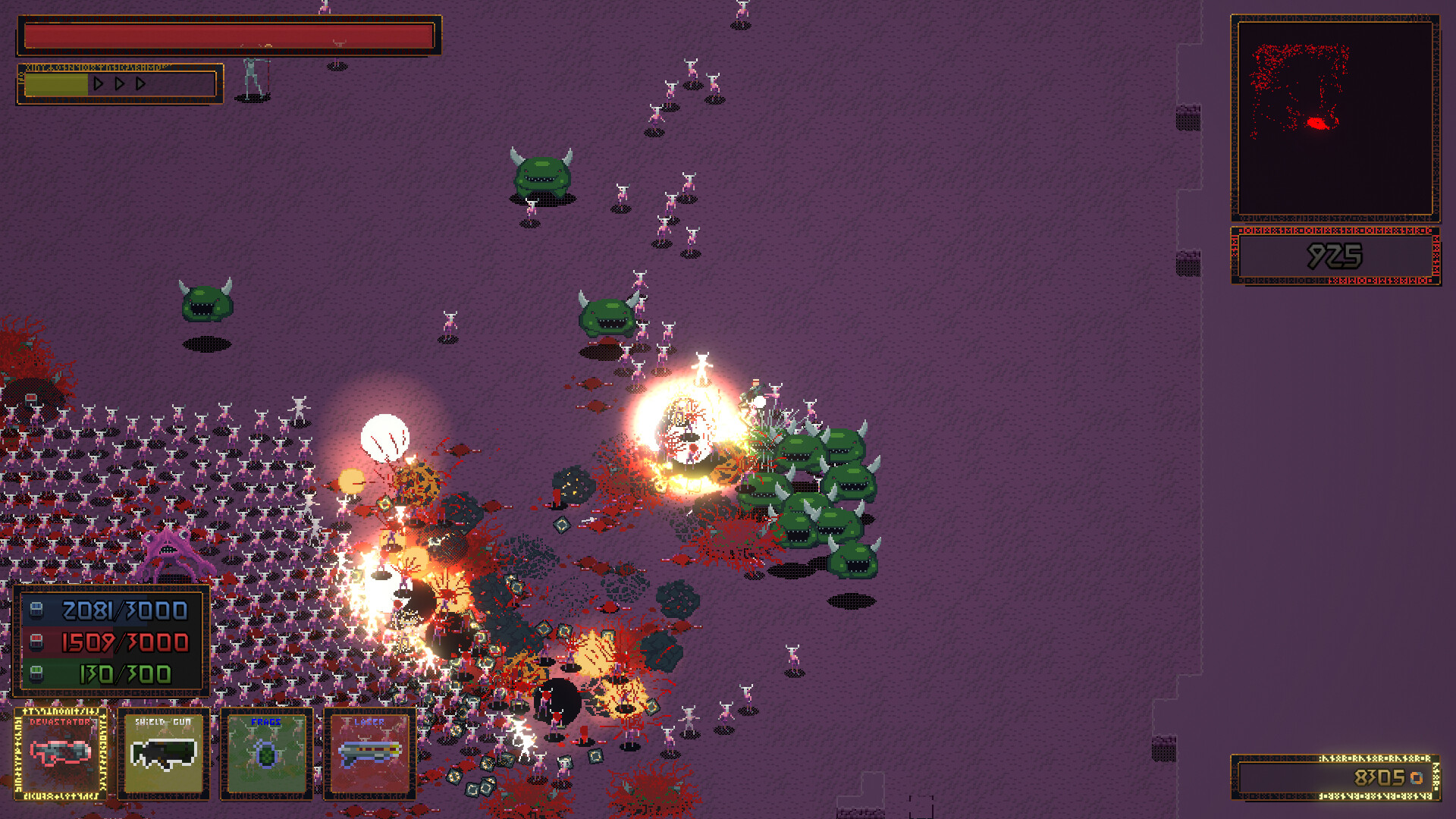
Task: Click the red player marker on minimap
Action: tap(1319, 121)
